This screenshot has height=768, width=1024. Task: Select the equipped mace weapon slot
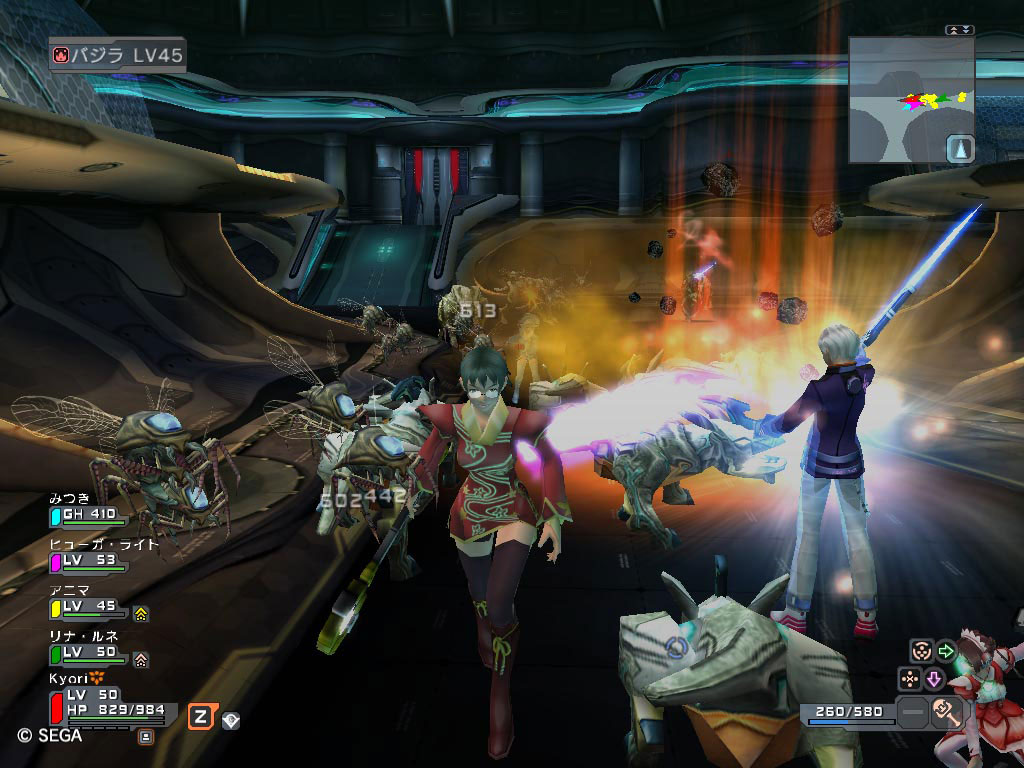(946, 713)
